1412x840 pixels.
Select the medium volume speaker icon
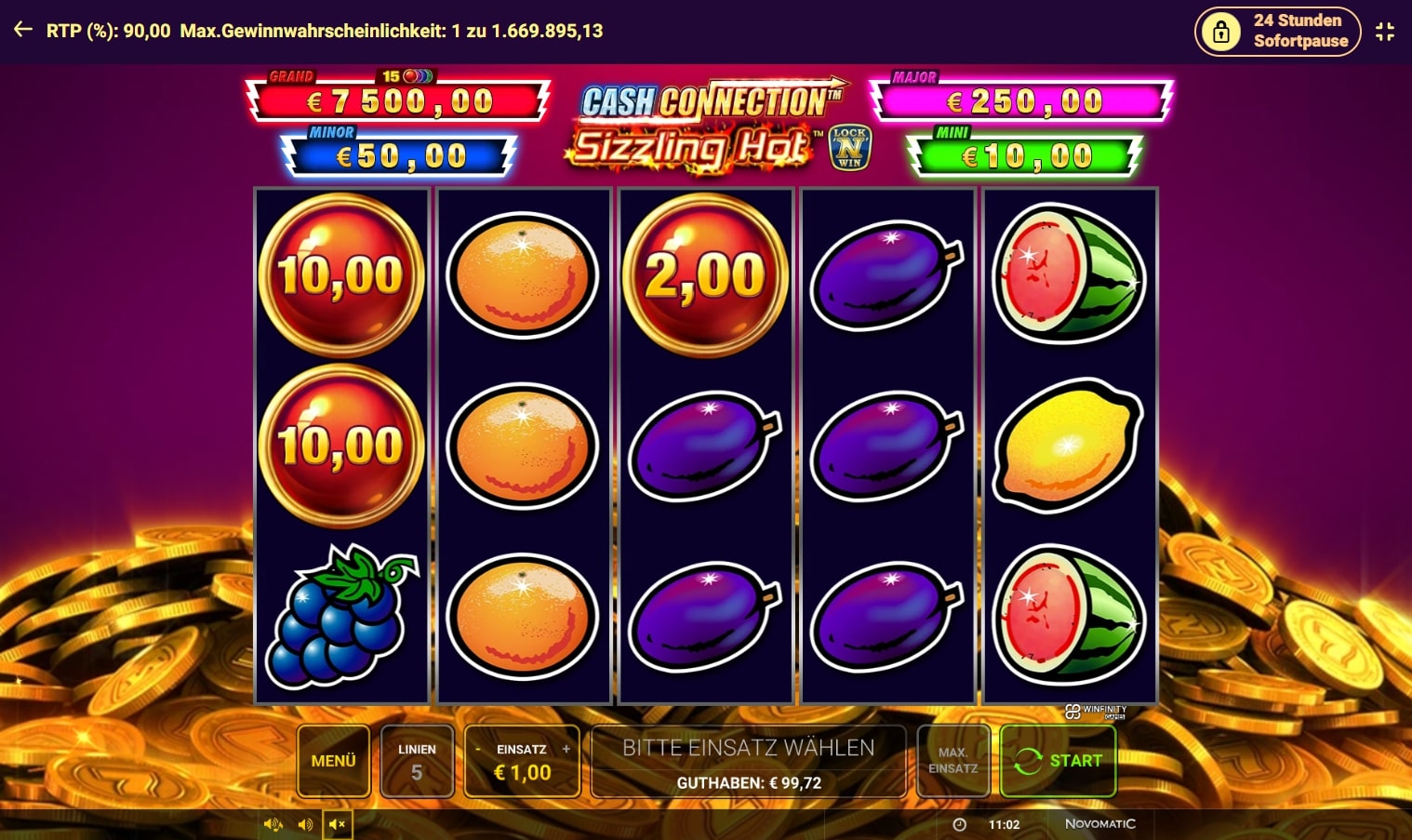coord(305,824)
